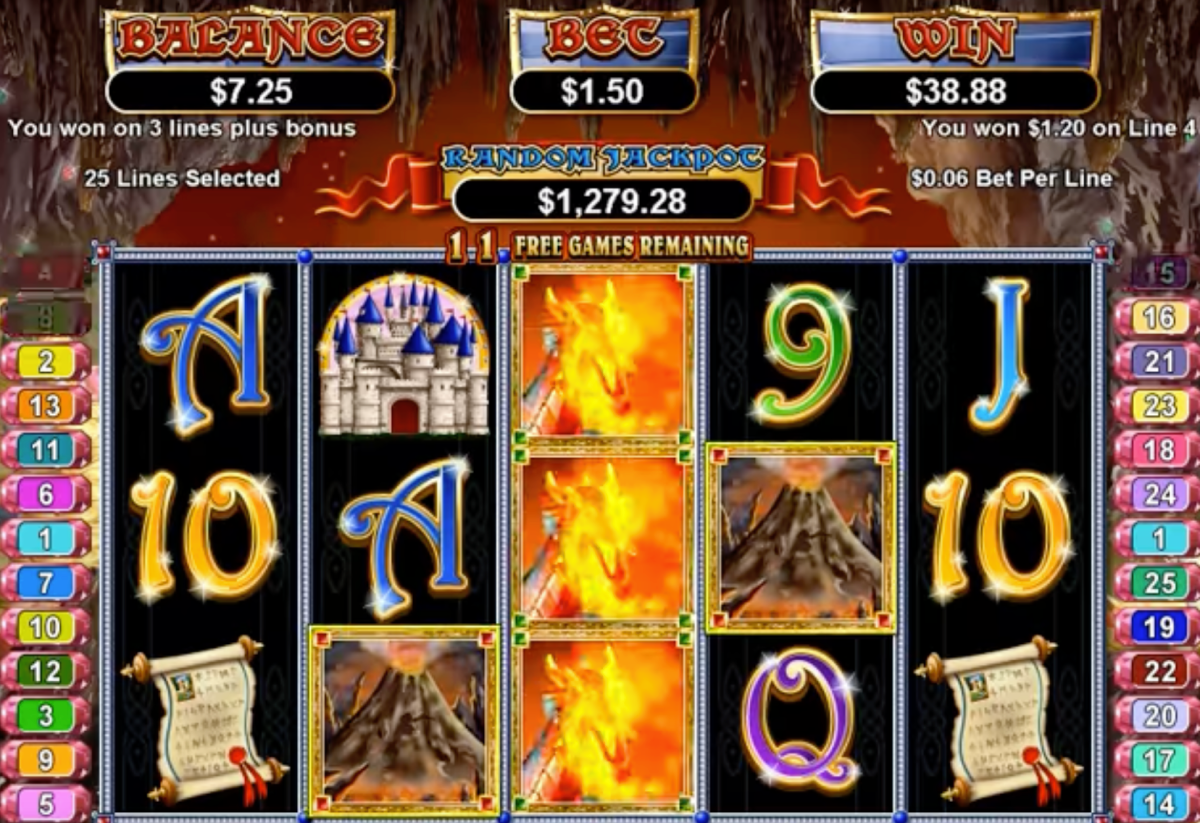Select payline number 2
Screen dimensions: 1200x823
tap(46, 362)
